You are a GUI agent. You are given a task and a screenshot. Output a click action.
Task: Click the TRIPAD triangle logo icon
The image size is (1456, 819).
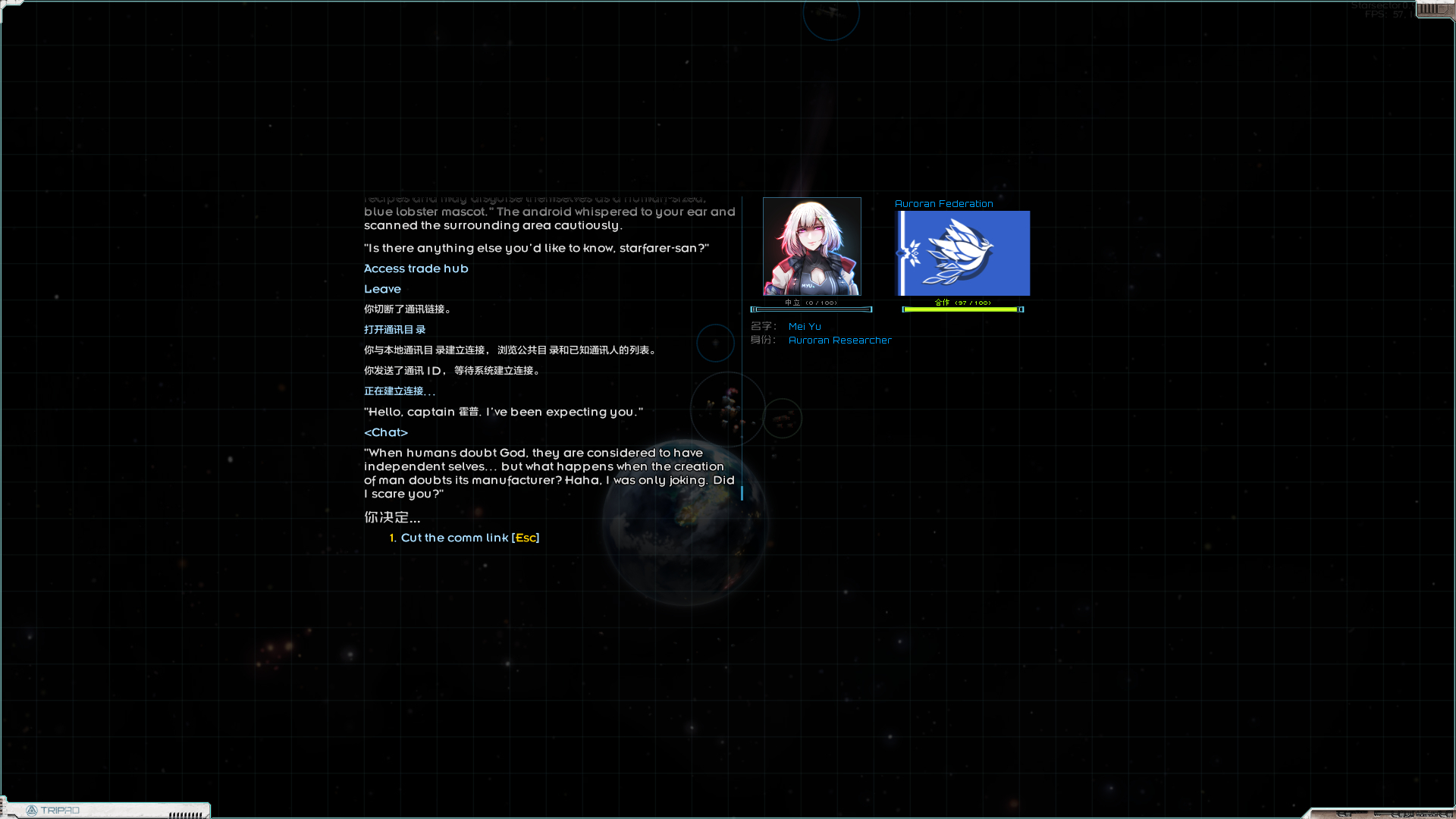[33, 810]
